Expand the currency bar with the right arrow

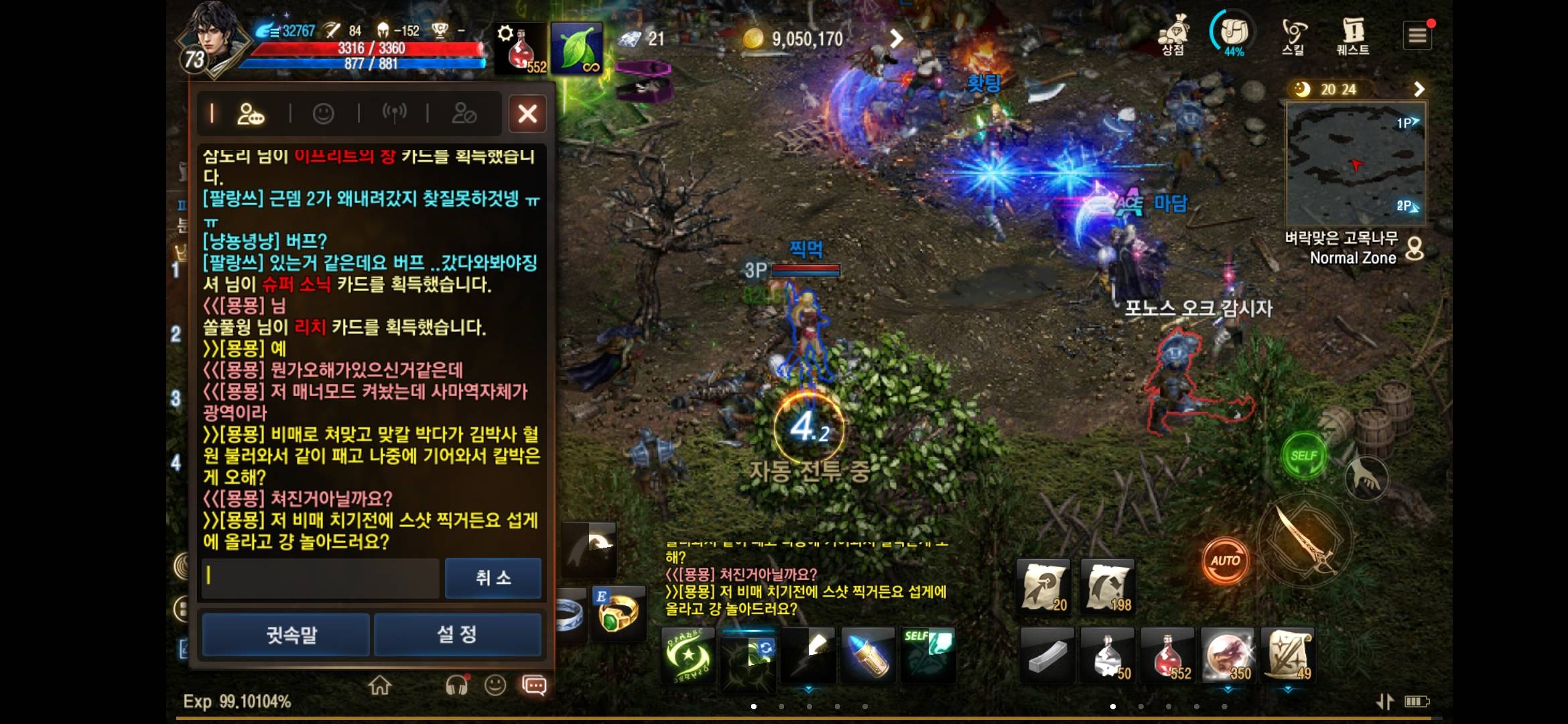(896, 38)
